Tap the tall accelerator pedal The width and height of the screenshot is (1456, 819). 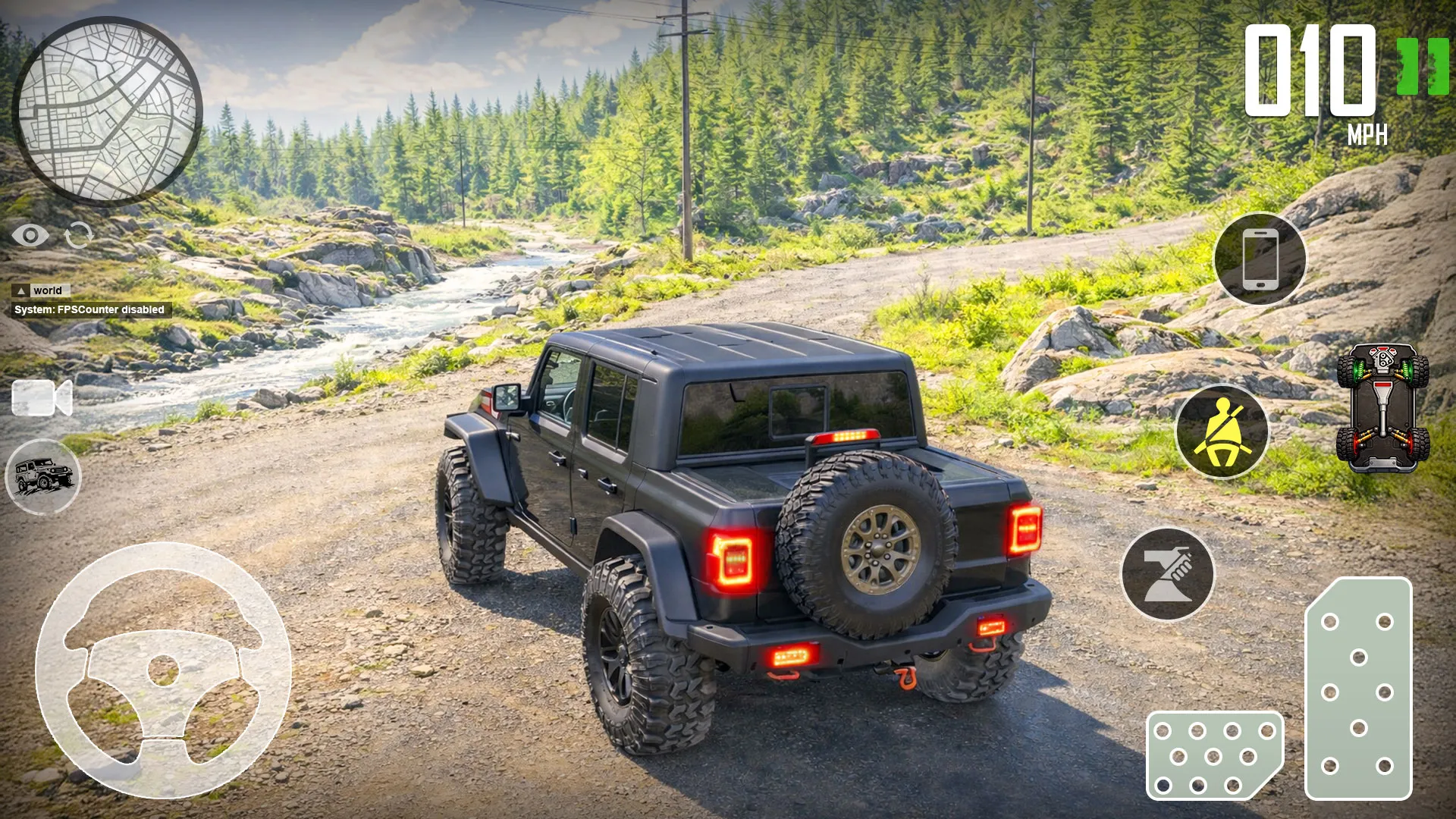pos(1357,689)
